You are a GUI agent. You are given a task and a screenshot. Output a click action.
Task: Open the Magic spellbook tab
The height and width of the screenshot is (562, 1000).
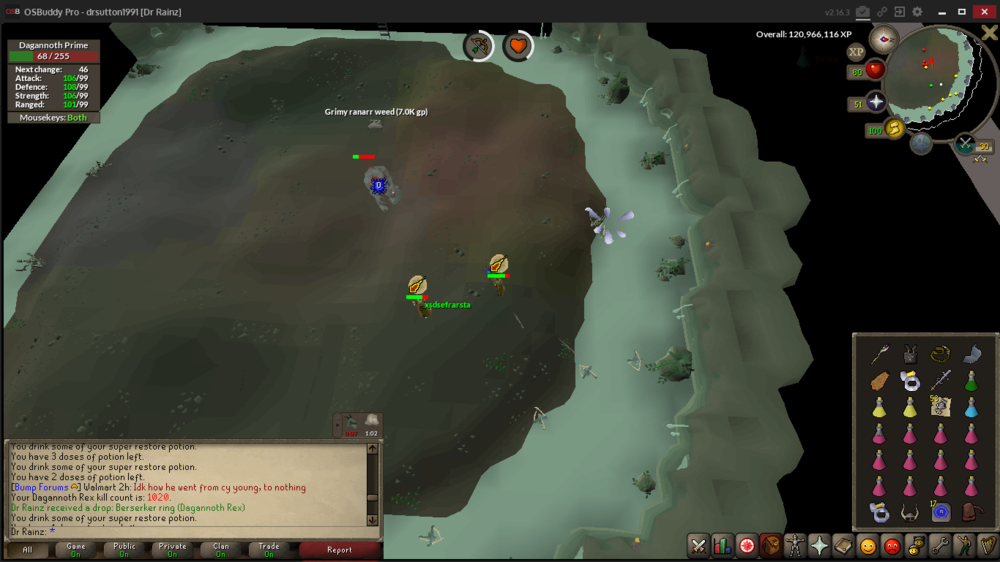(843, 546)
